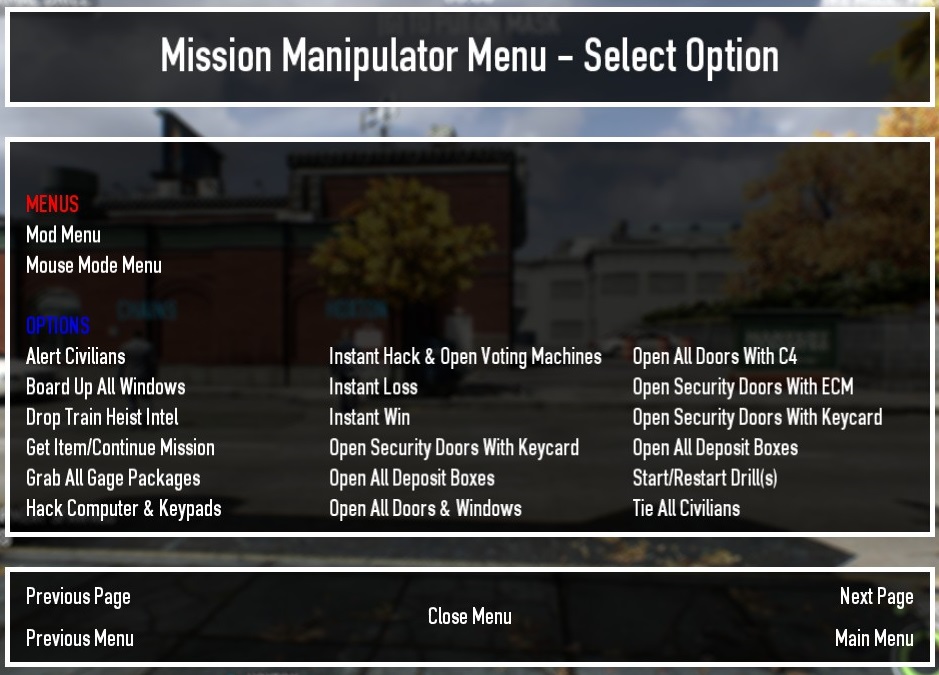Choose Open Security Doors With ECM

click(742, 387)
